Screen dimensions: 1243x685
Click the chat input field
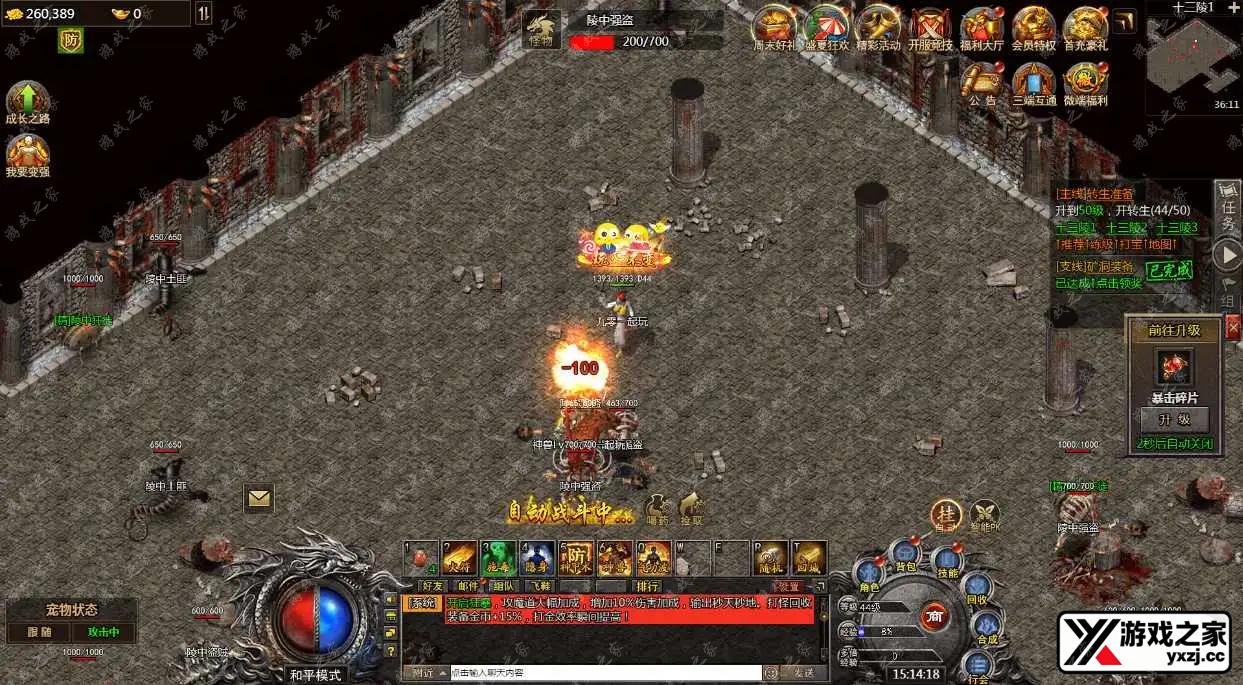[608, 673]
